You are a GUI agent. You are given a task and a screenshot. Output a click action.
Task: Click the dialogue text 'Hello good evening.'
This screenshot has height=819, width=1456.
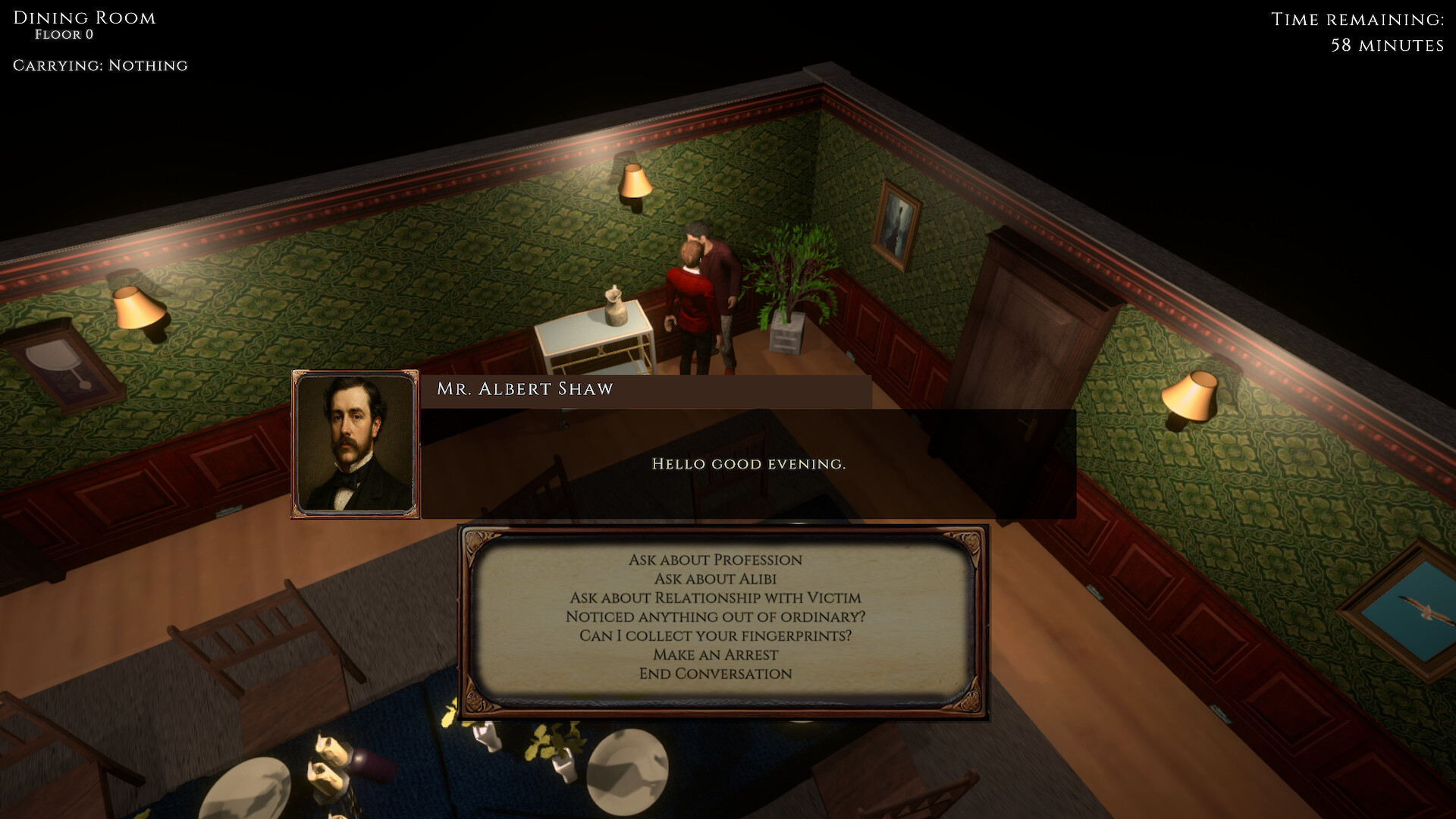tap(747, 462)
